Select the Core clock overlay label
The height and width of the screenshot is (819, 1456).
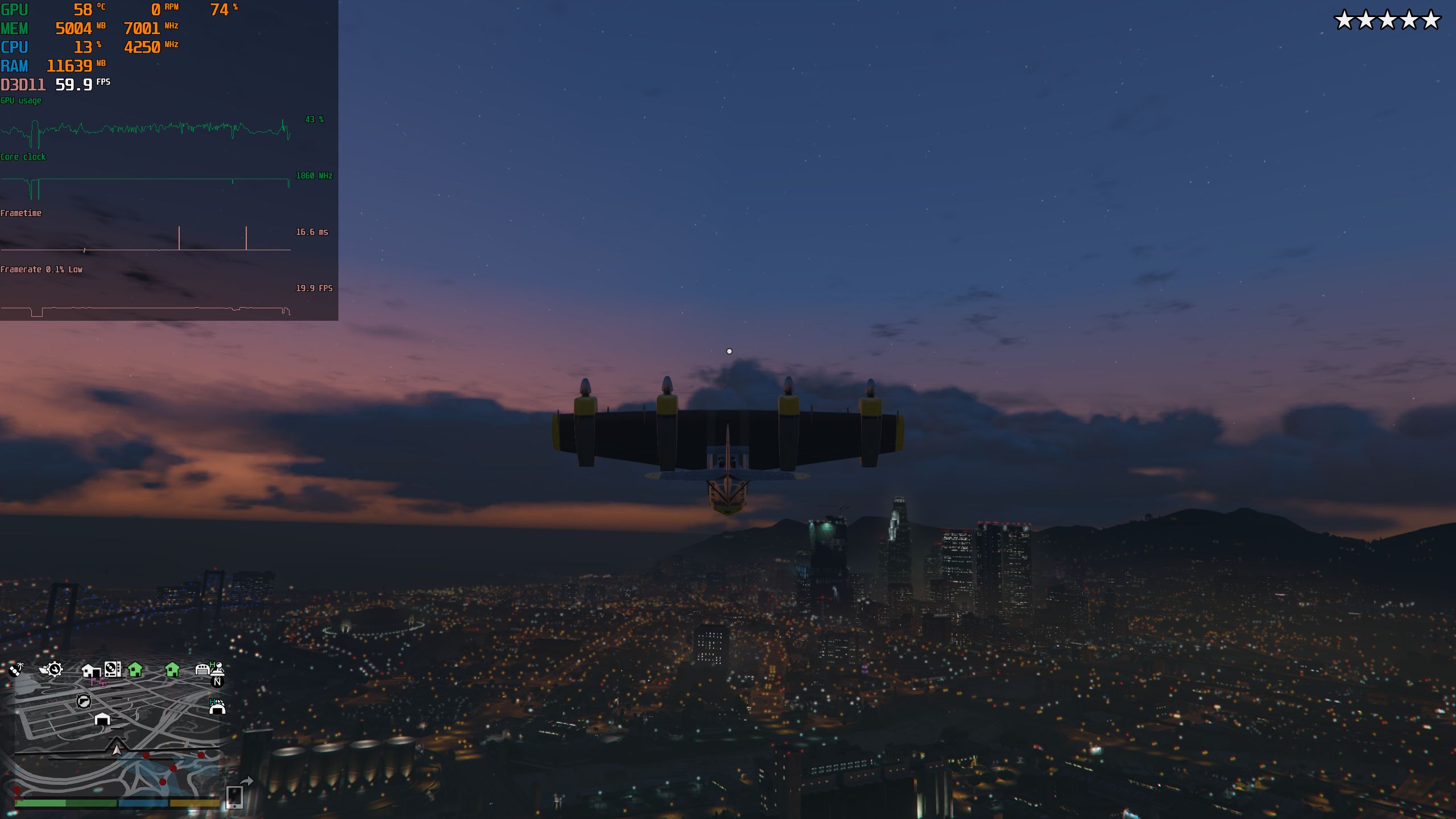click(x=23, y=158)
